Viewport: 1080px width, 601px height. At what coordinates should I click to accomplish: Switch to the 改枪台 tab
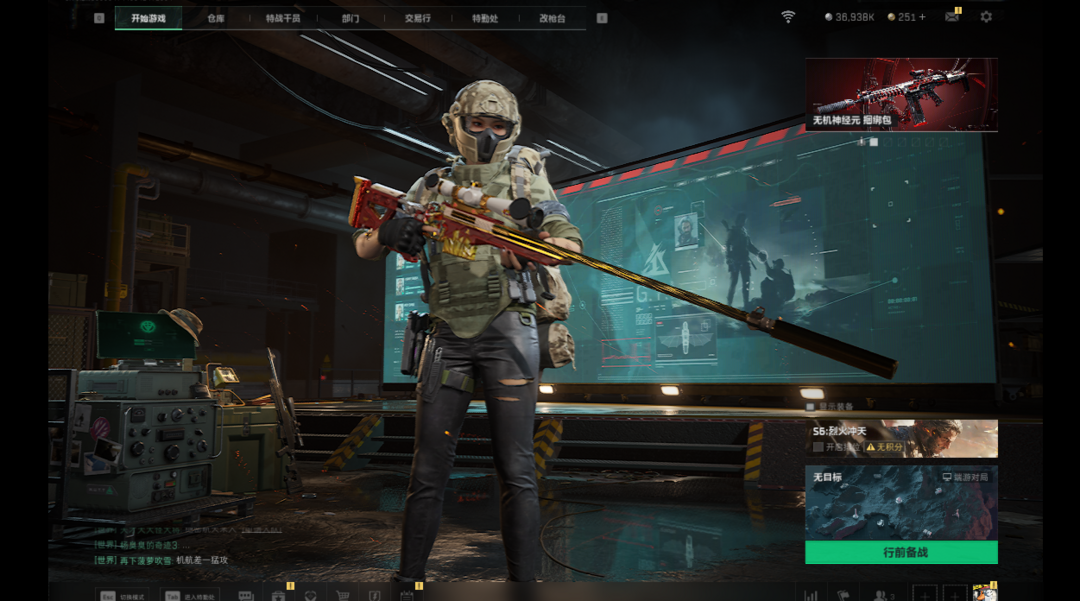(552, 18)
